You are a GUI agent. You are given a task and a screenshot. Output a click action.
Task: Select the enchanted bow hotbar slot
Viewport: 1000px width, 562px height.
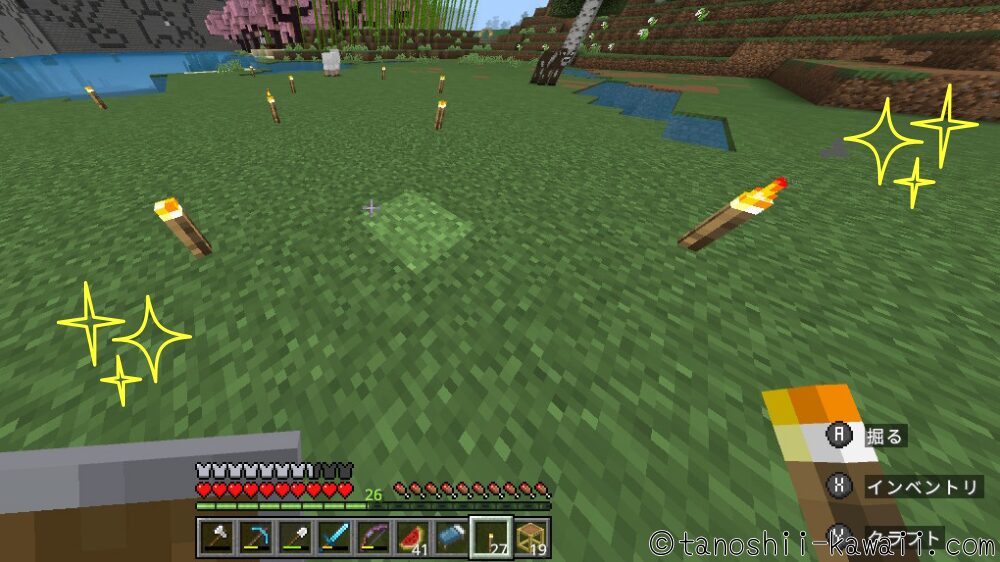tap(372, 538)
